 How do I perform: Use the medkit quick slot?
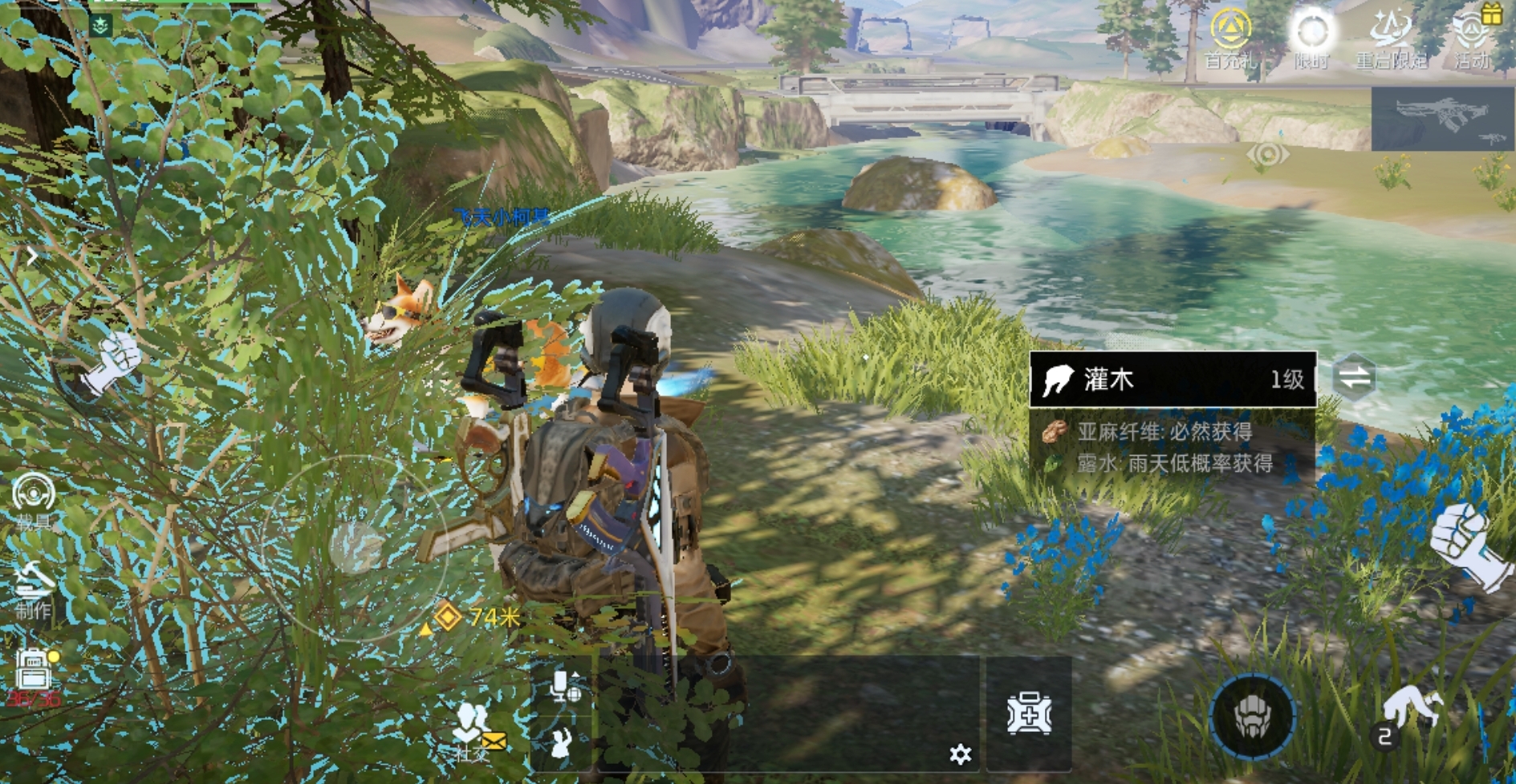(x=1029, y=713)
